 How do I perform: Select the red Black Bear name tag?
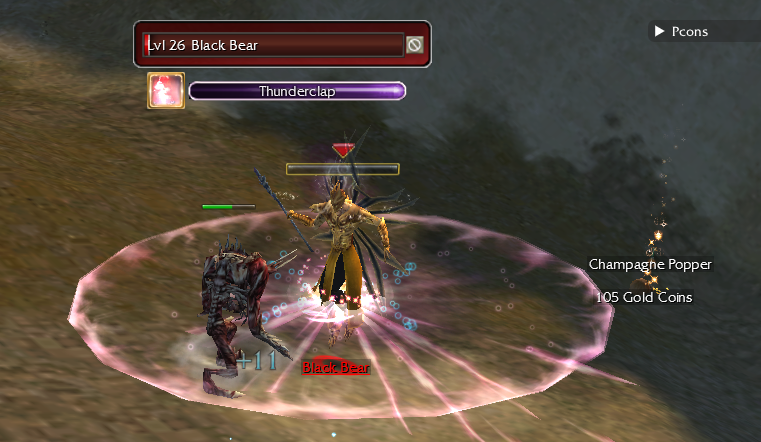[x=336, y=368]
